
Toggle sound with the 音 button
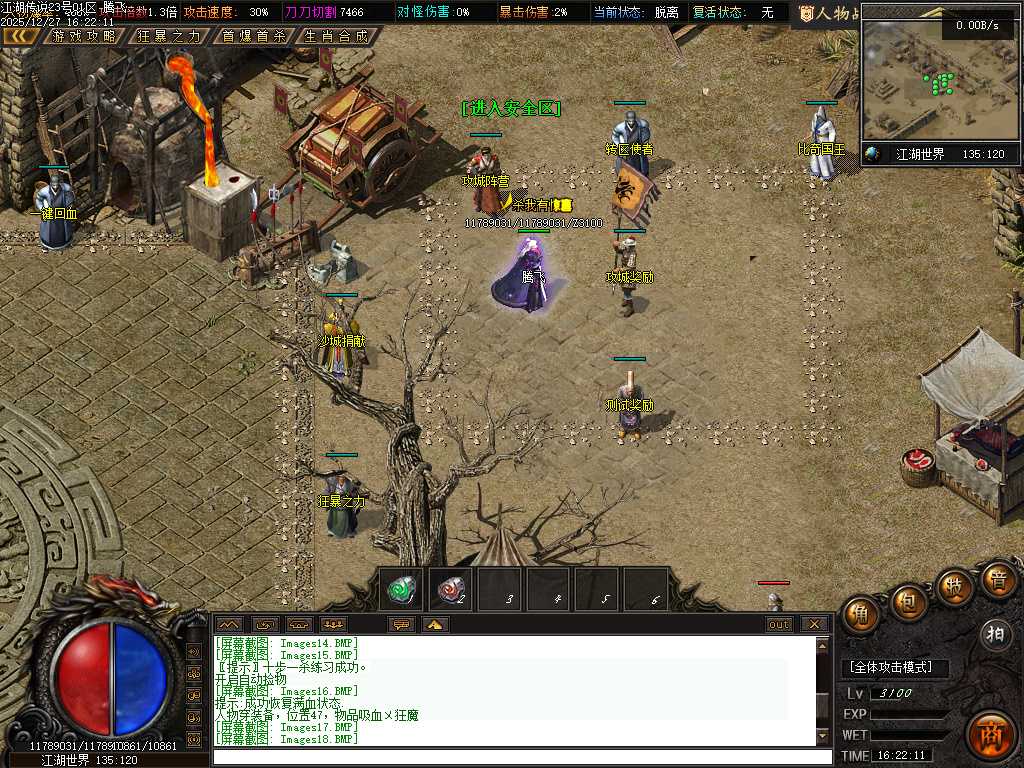[x=997, y=580]
